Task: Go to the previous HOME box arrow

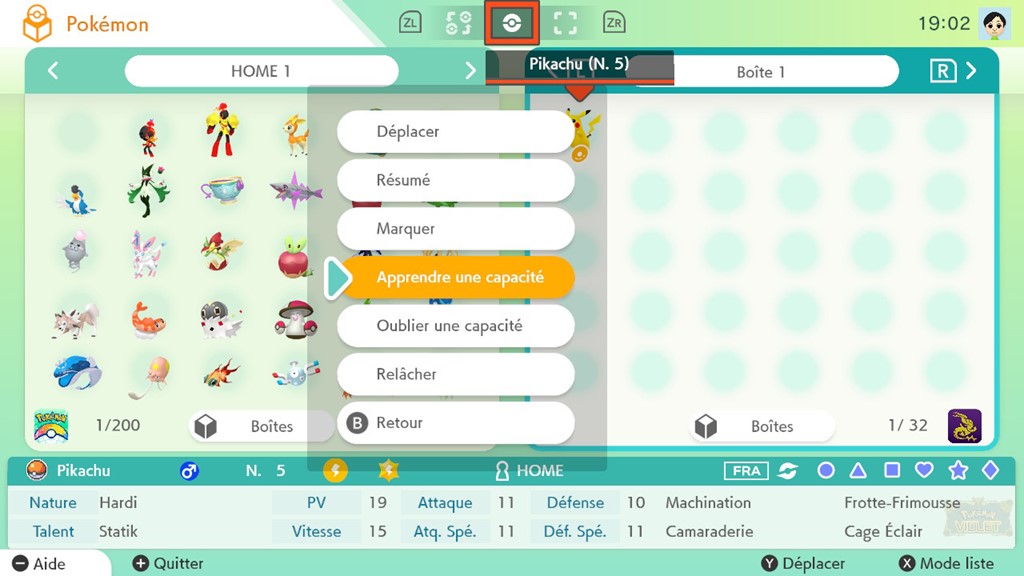Action: tap(53, 71)
